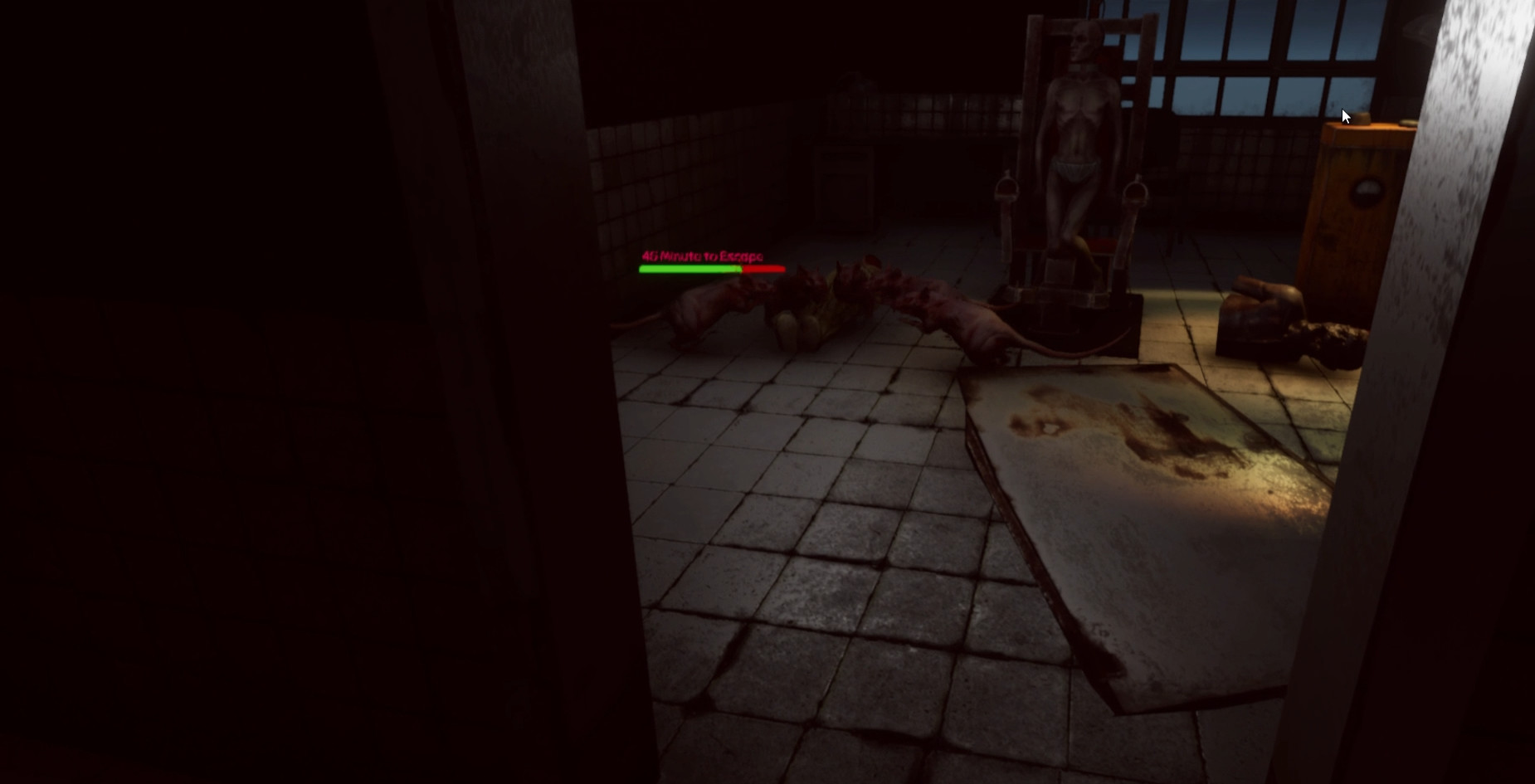
Task: Click the red portion of the escape progress bar
Action: [763, 269]
